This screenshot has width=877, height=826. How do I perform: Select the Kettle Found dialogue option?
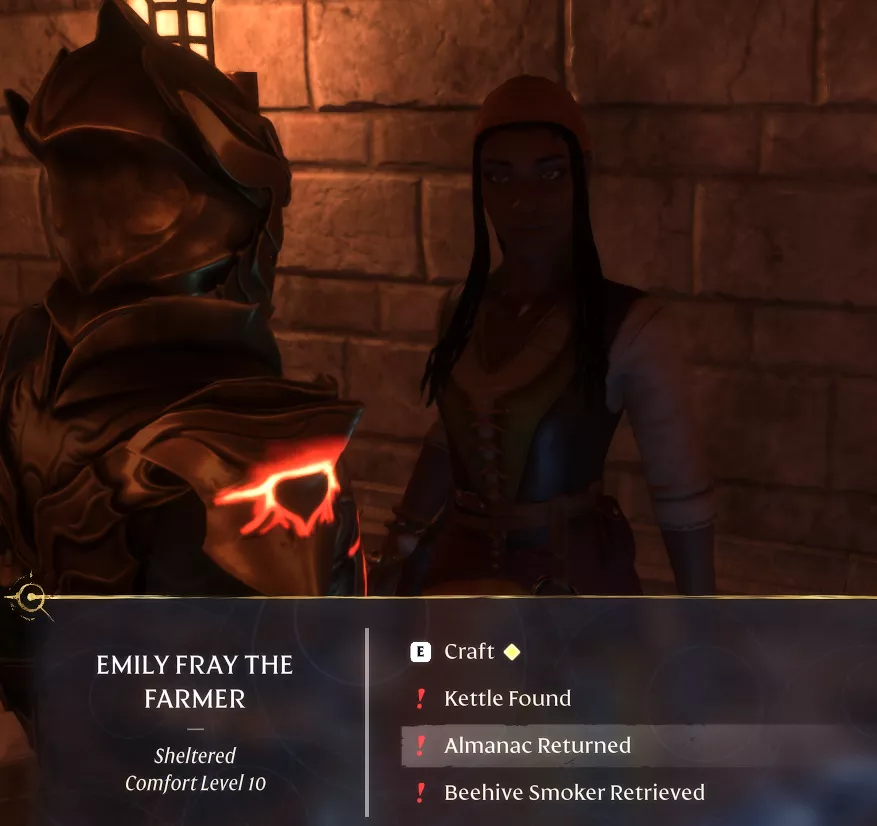(507, 699)
